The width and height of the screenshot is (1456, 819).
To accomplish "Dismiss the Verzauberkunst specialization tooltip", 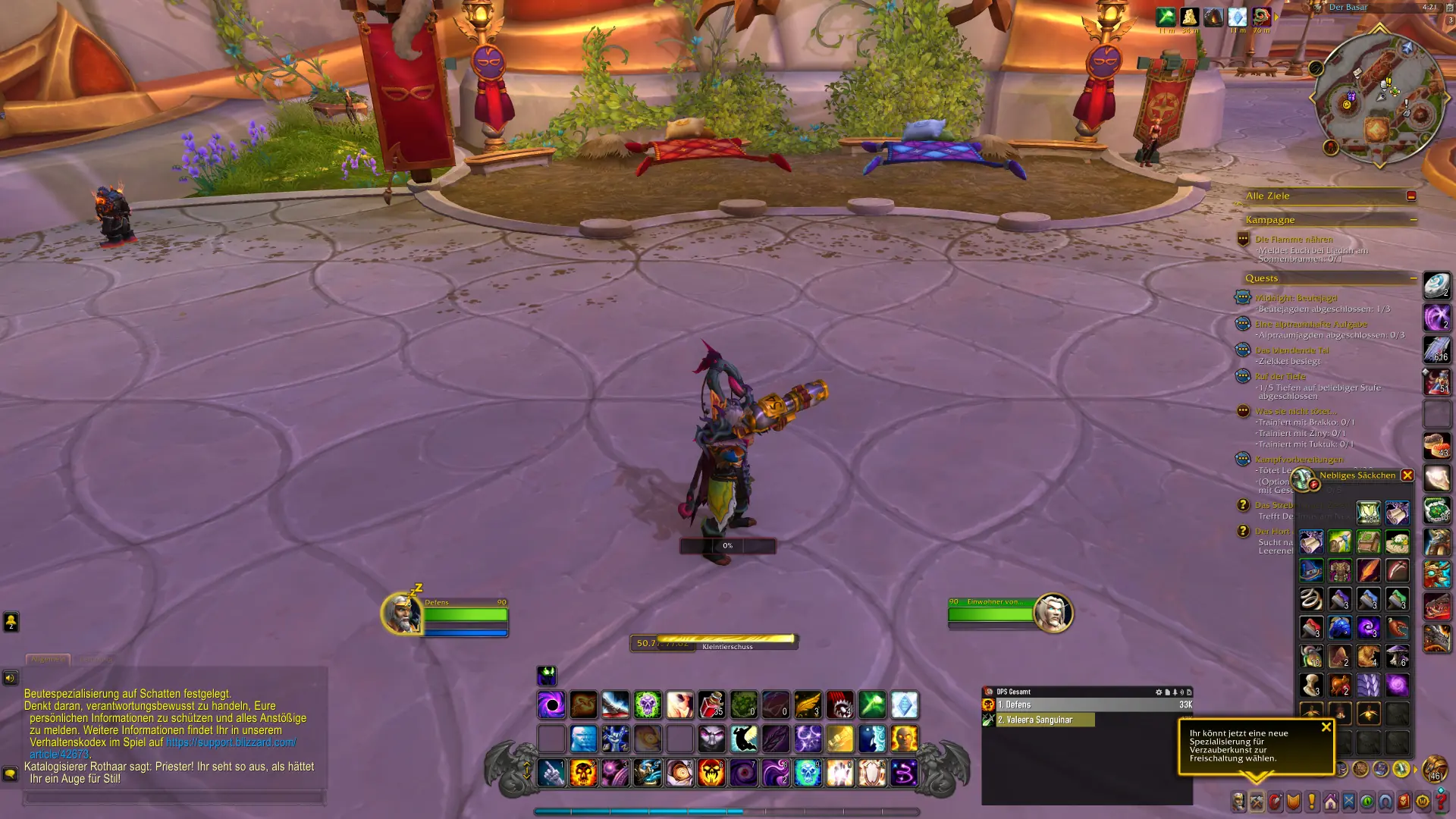I will tap(1326, 726).
